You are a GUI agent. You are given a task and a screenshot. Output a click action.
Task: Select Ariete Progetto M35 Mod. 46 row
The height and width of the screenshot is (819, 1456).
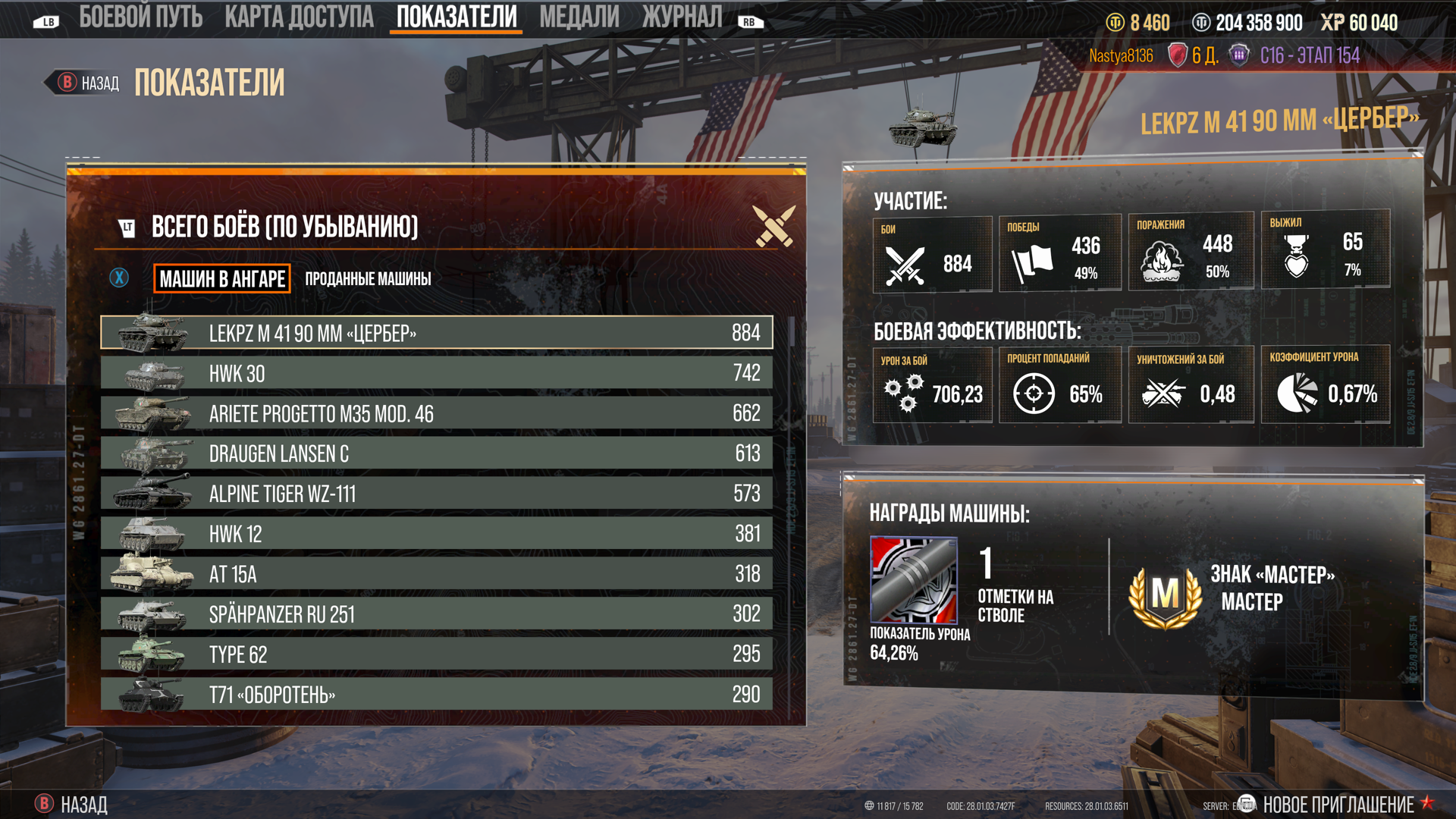click(437, 413)
